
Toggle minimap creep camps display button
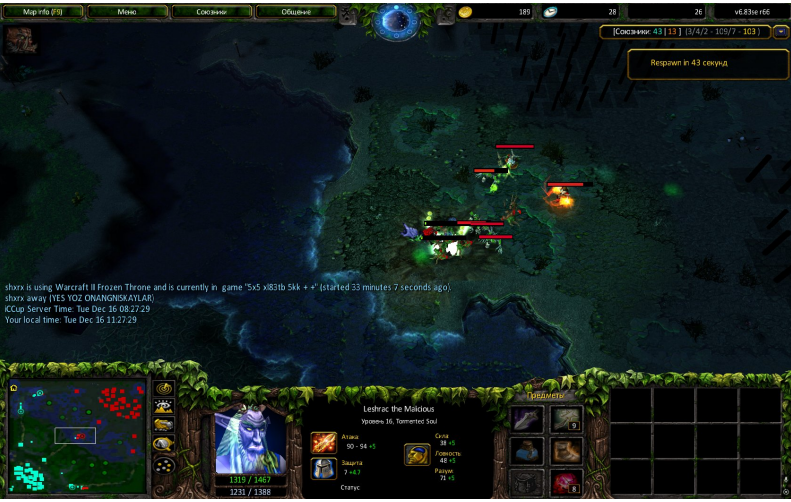click(163, 444)
